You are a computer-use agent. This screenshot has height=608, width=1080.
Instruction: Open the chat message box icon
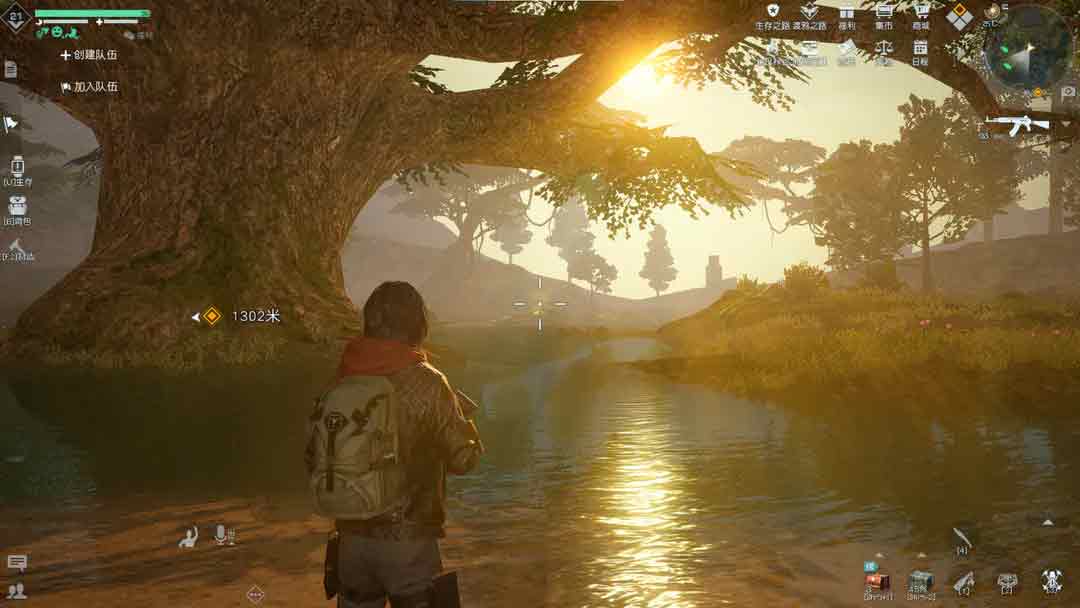[x=17, y=563]
